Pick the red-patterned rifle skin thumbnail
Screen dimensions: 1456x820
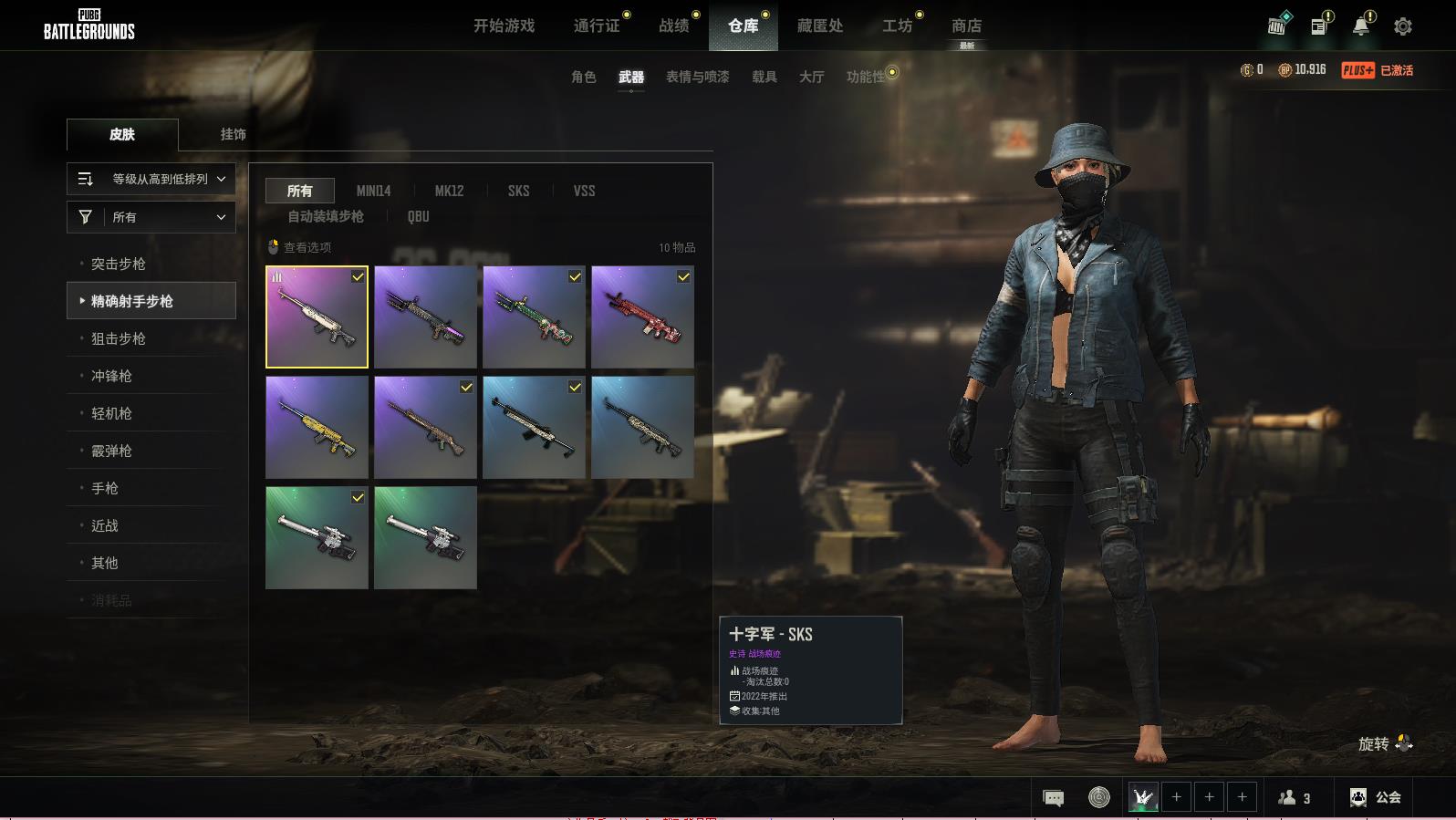tap(642, 317)
